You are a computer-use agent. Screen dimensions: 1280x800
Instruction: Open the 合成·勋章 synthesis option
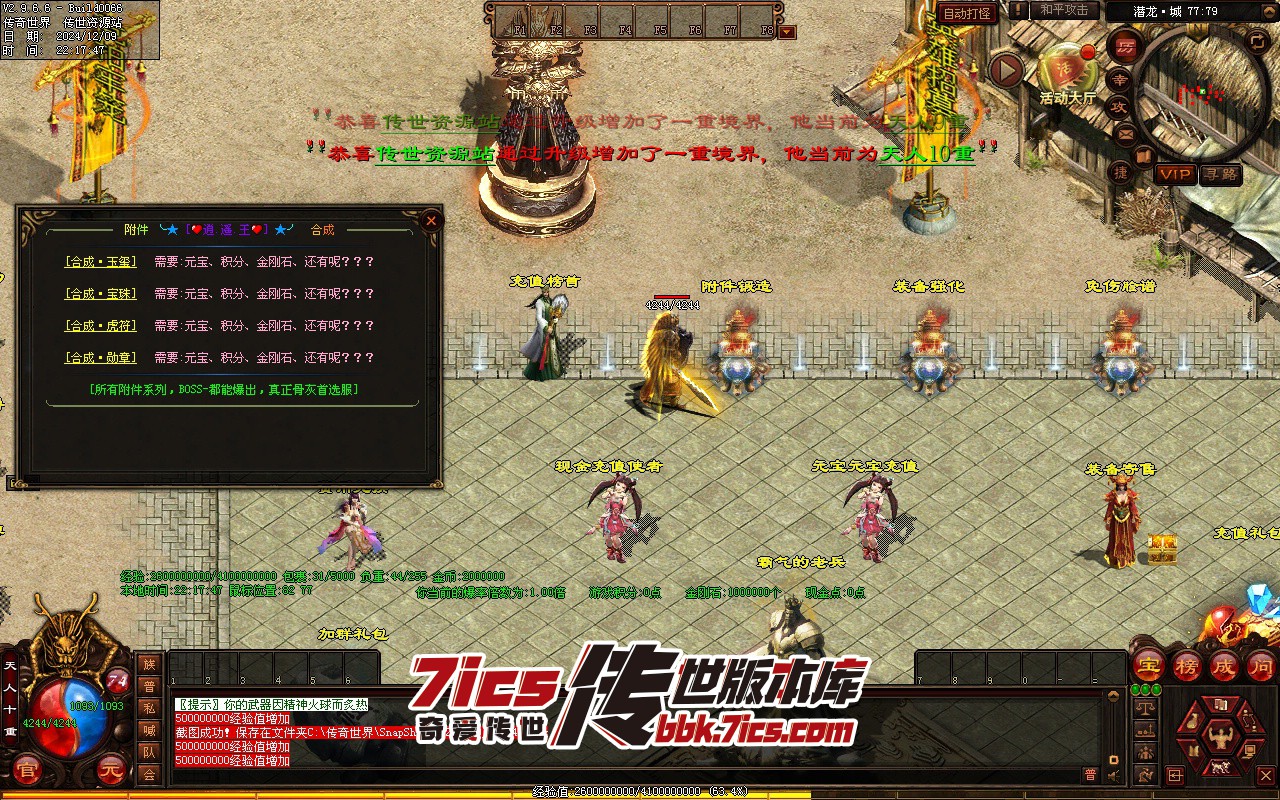click(101, 358)
